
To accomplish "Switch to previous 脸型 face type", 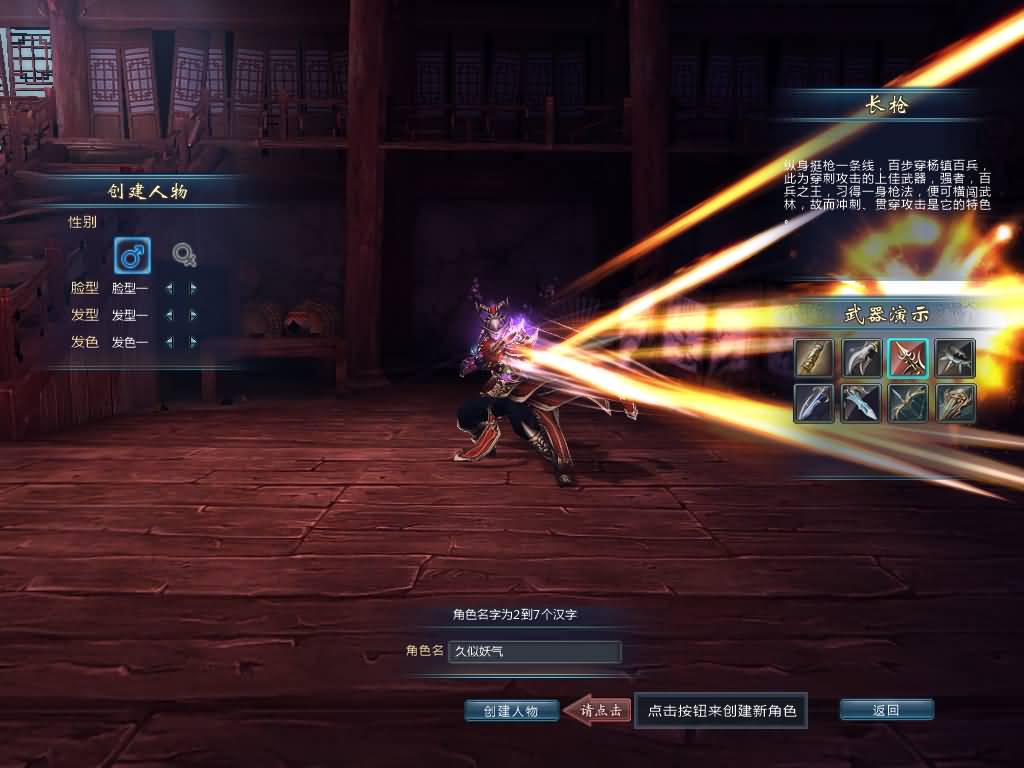I will click(x=168, y=288).
